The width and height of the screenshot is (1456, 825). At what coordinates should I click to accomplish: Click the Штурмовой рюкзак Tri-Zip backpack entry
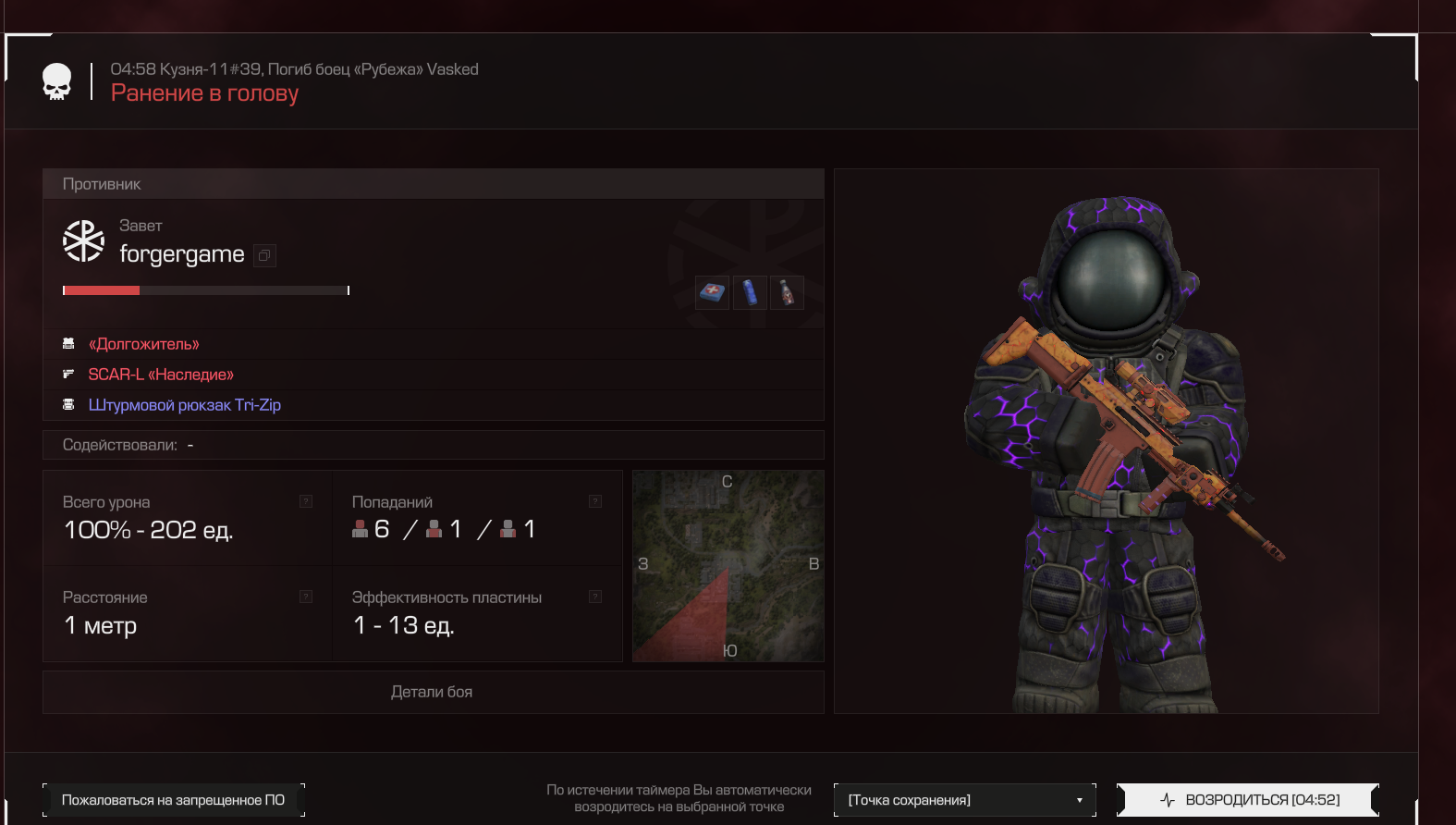184,405
